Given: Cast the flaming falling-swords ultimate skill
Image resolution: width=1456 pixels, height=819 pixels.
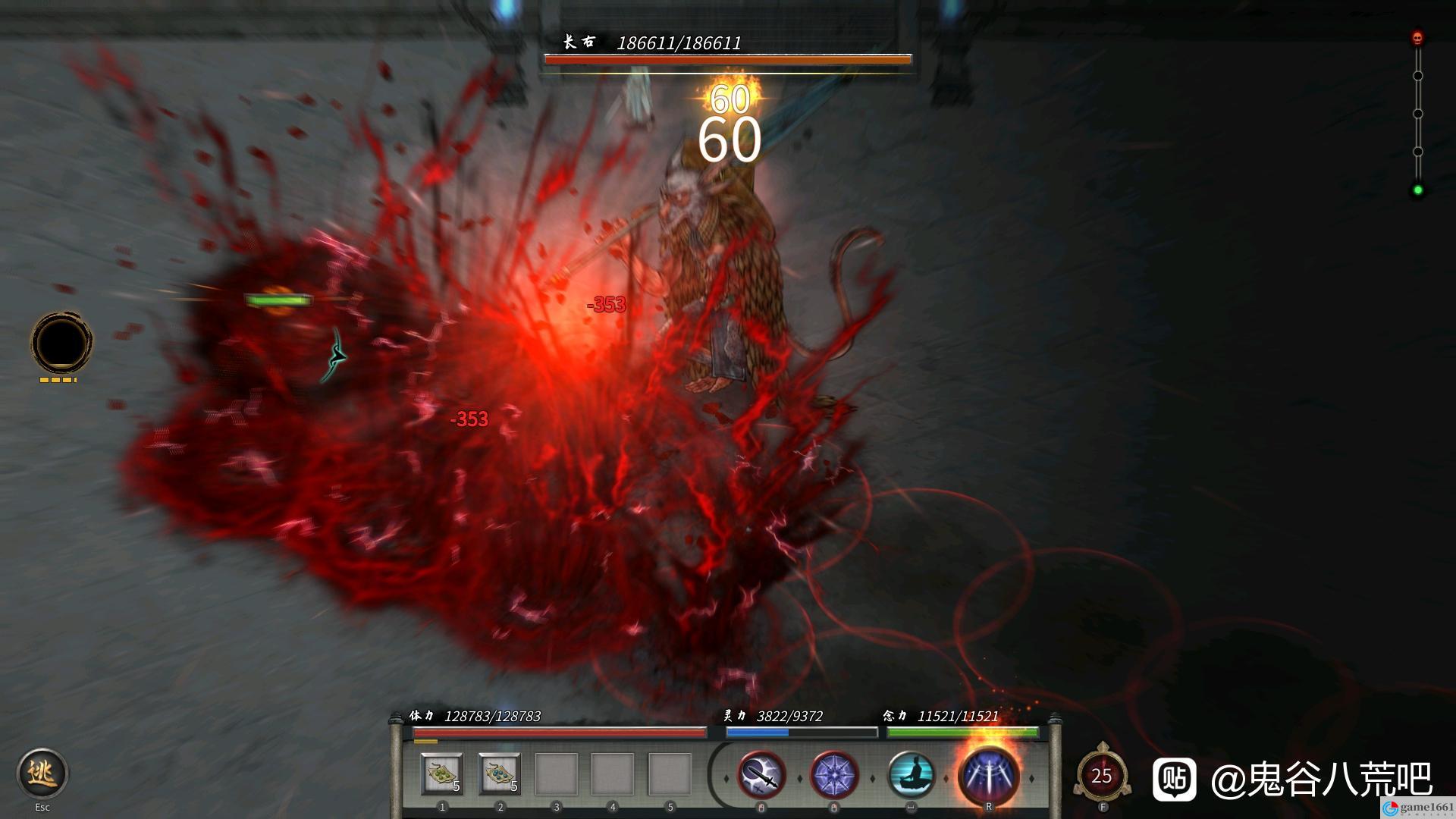Looking at the screenshot, I should [988, 775].
